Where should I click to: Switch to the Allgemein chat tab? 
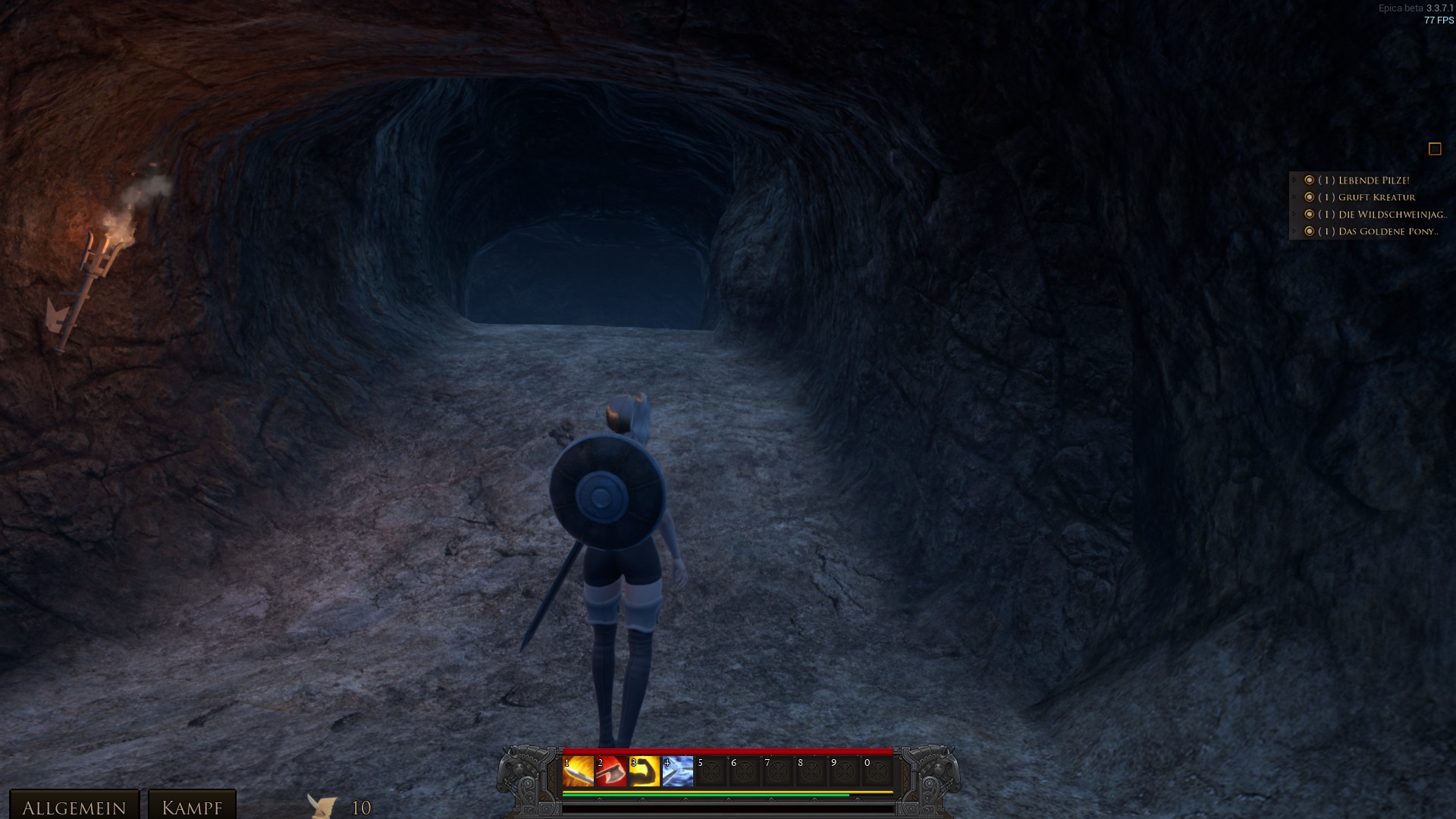[74, 807]
